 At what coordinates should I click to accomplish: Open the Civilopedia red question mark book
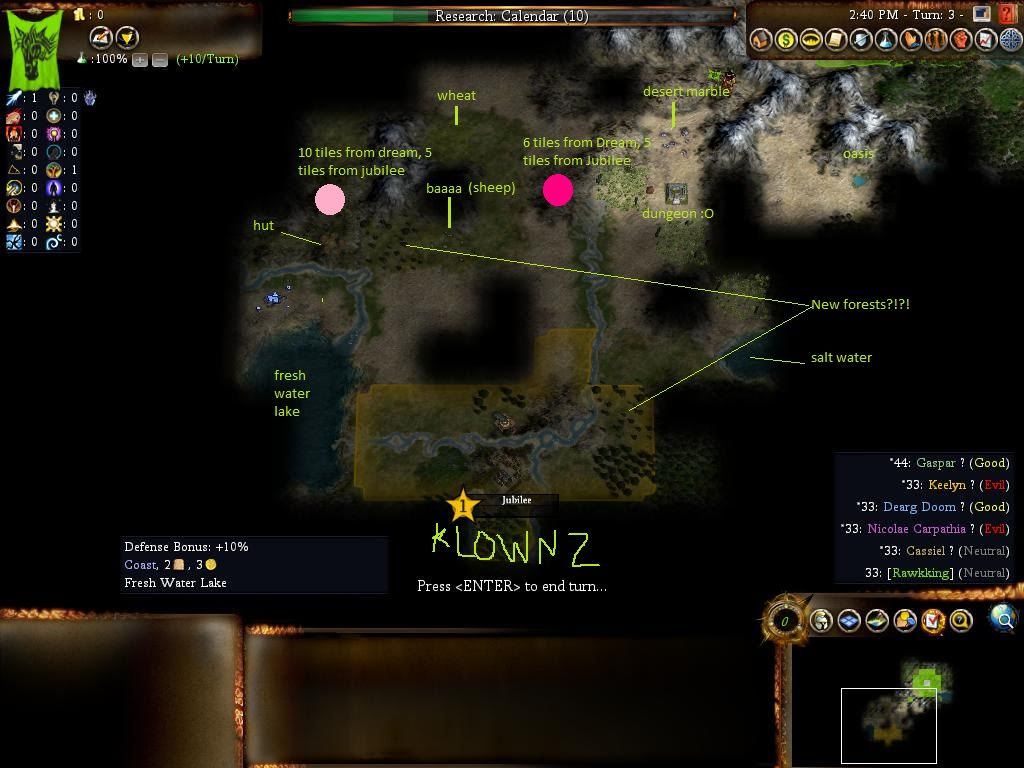point(1007,14)
